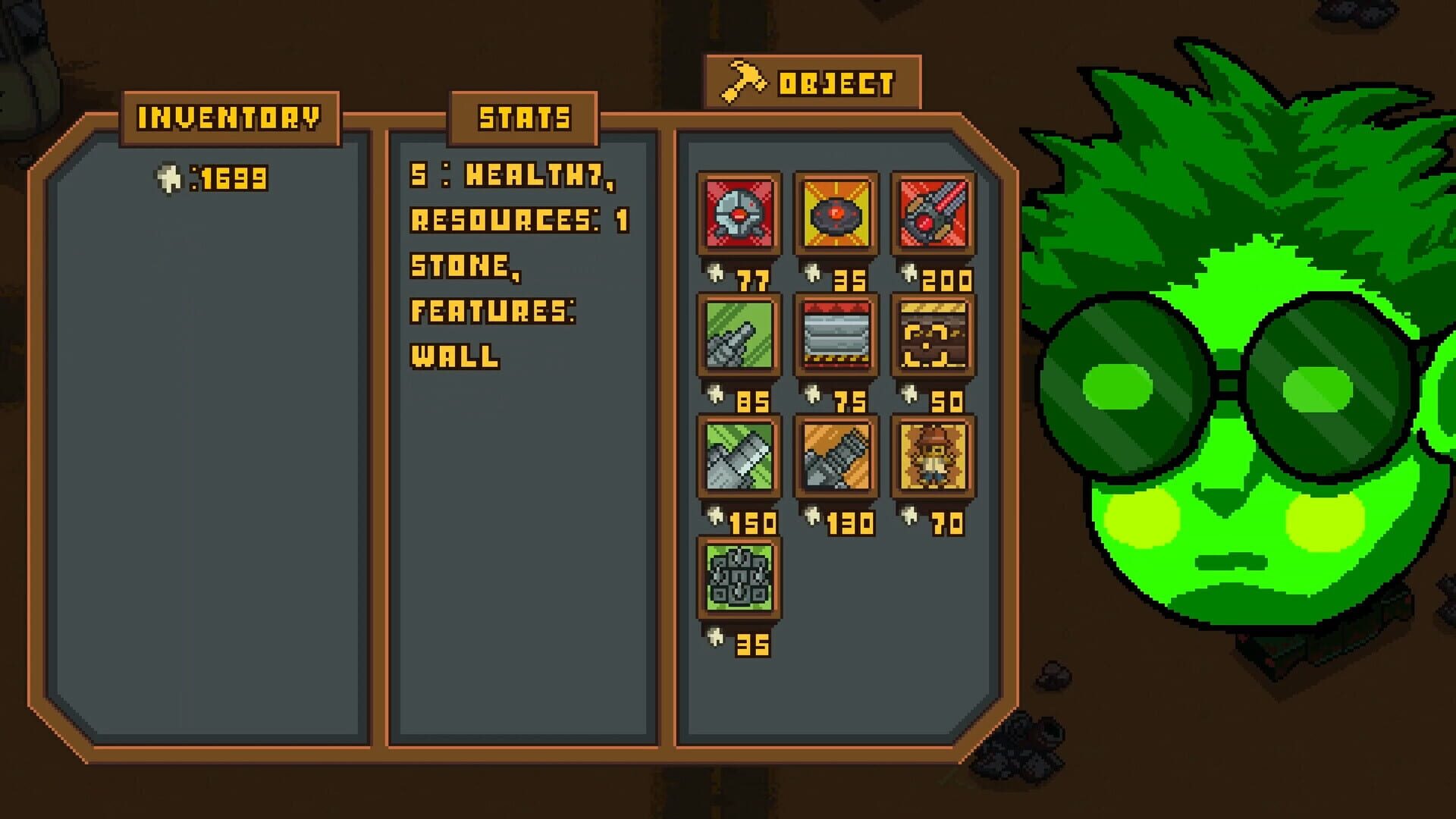Switch to the Inventory tab

pyautogui.click(x=229, y=117)
